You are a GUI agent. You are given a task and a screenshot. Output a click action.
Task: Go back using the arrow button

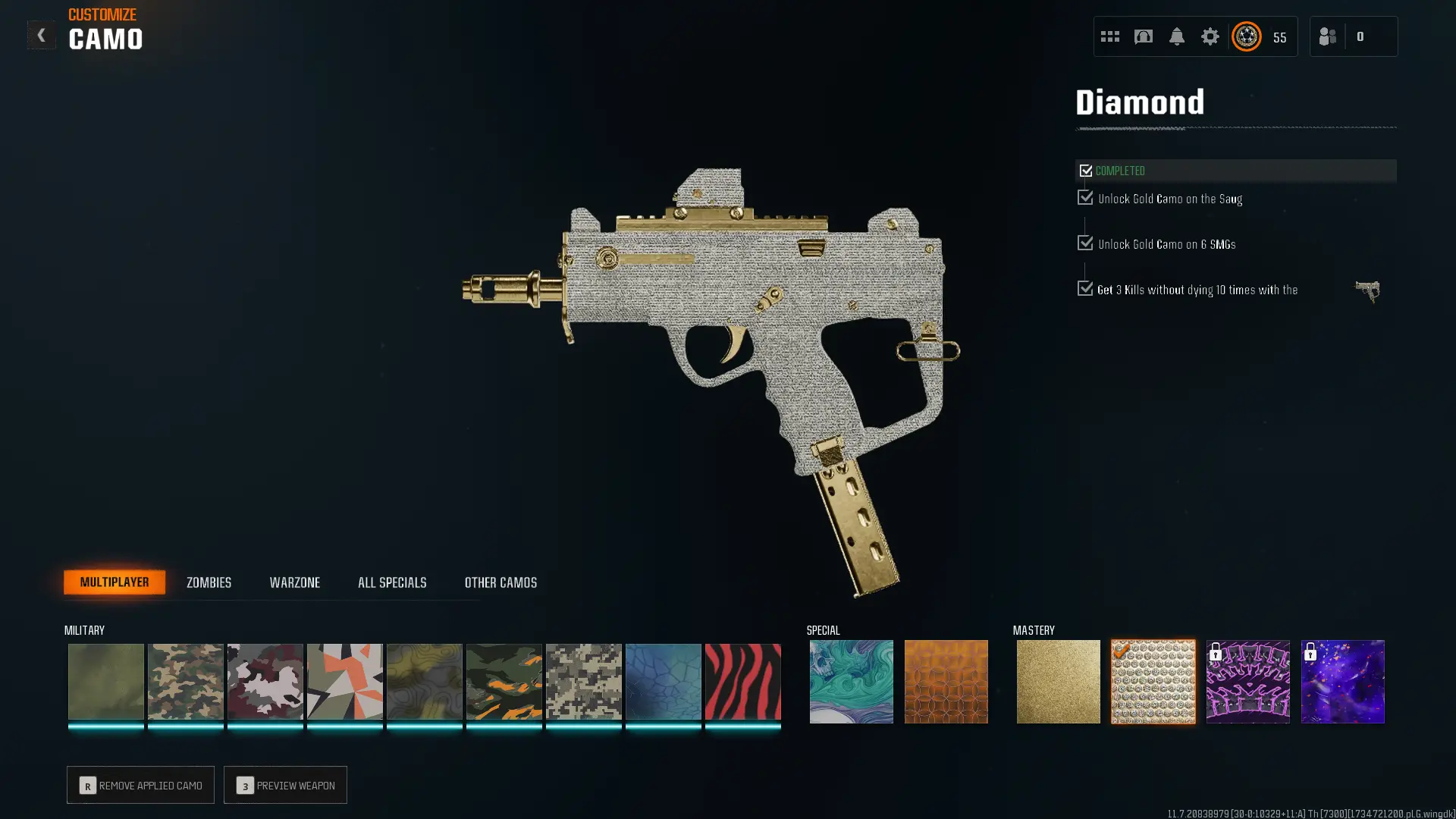click(x=41, y=35)
